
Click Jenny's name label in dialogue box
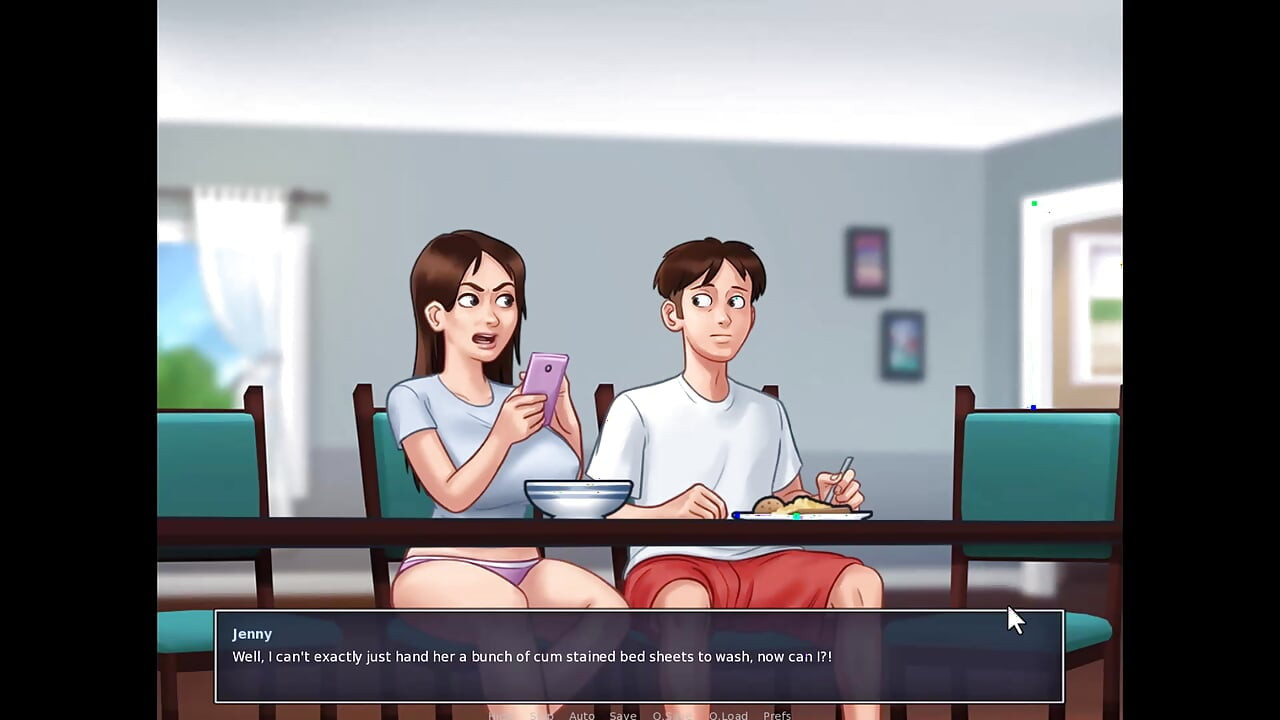point(252,633)
